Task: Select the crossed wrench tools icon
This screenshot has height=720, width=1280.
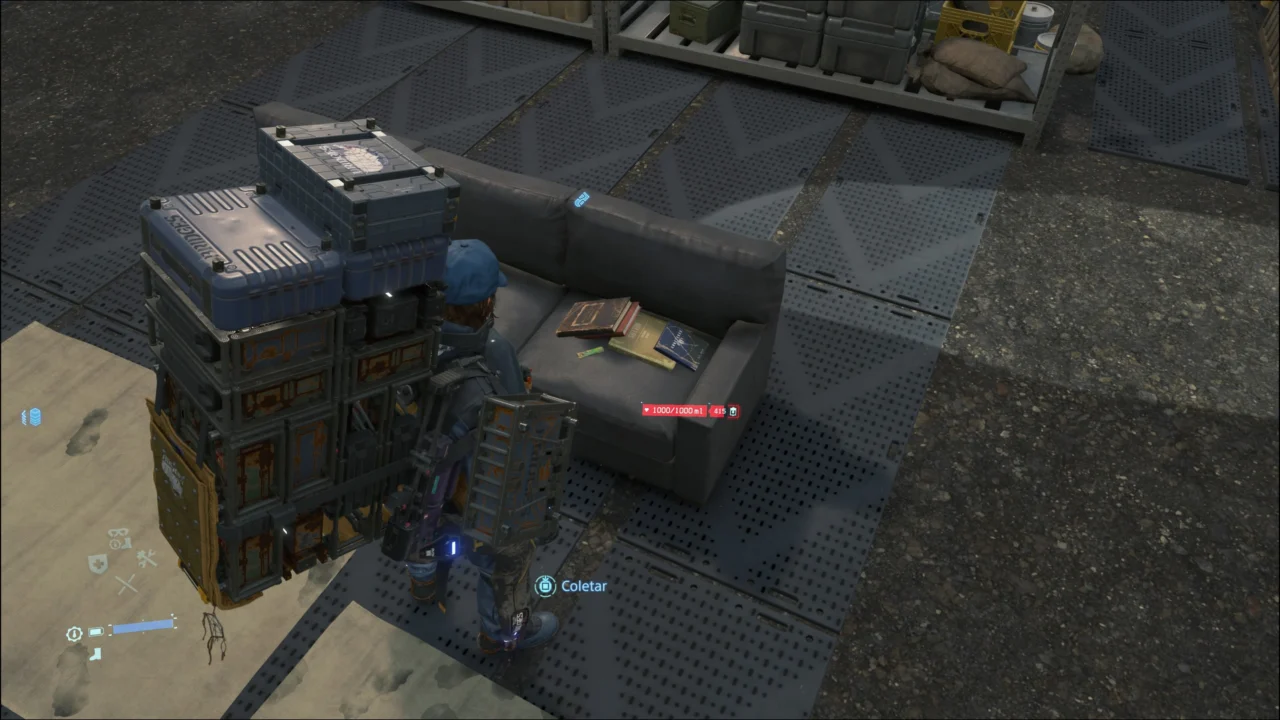Action: [x=147, y=559]
